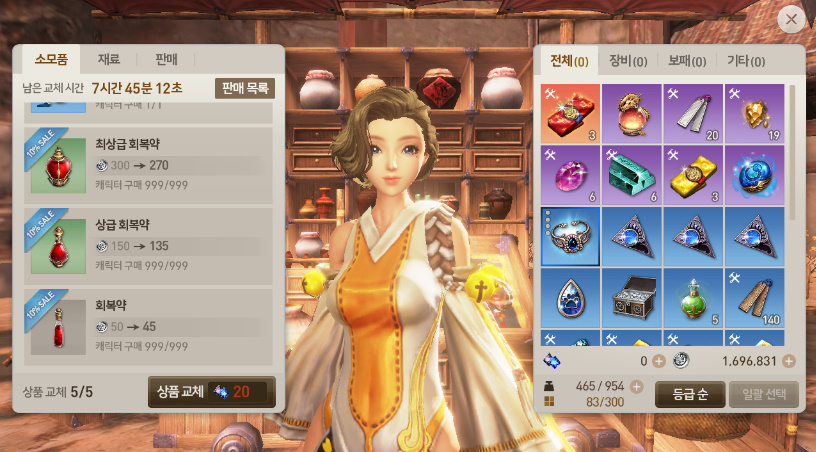Open the 판매 목록 list
This screenshot has height=452, width=816.
(244, 88)
